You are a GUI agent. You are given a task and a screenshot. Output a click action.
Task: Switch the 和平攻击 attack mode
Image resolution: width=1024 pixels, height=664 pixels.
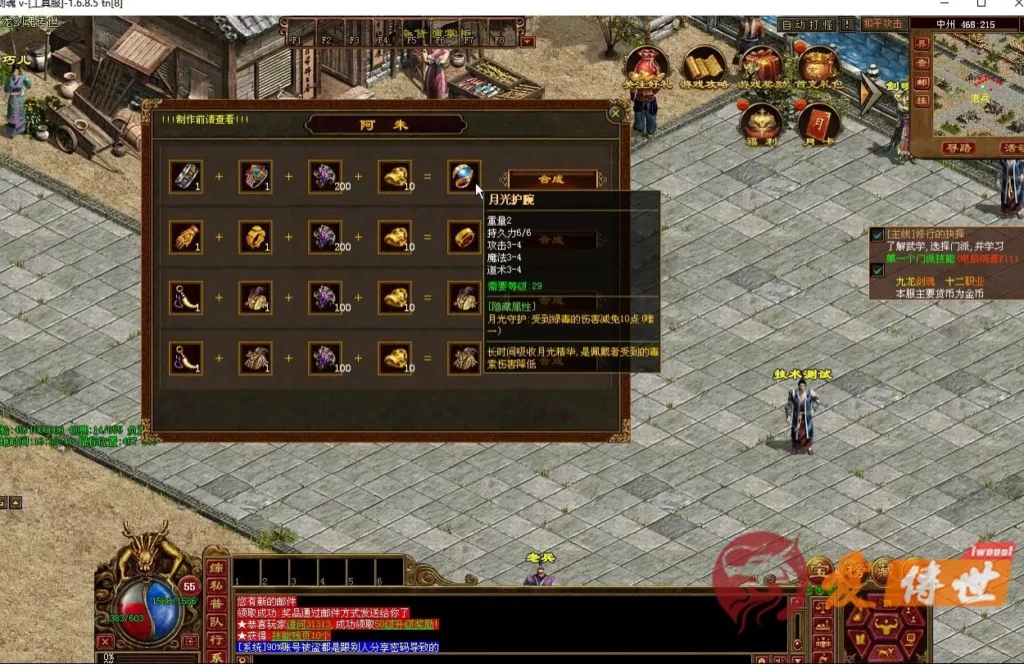(x=883, y=24)
